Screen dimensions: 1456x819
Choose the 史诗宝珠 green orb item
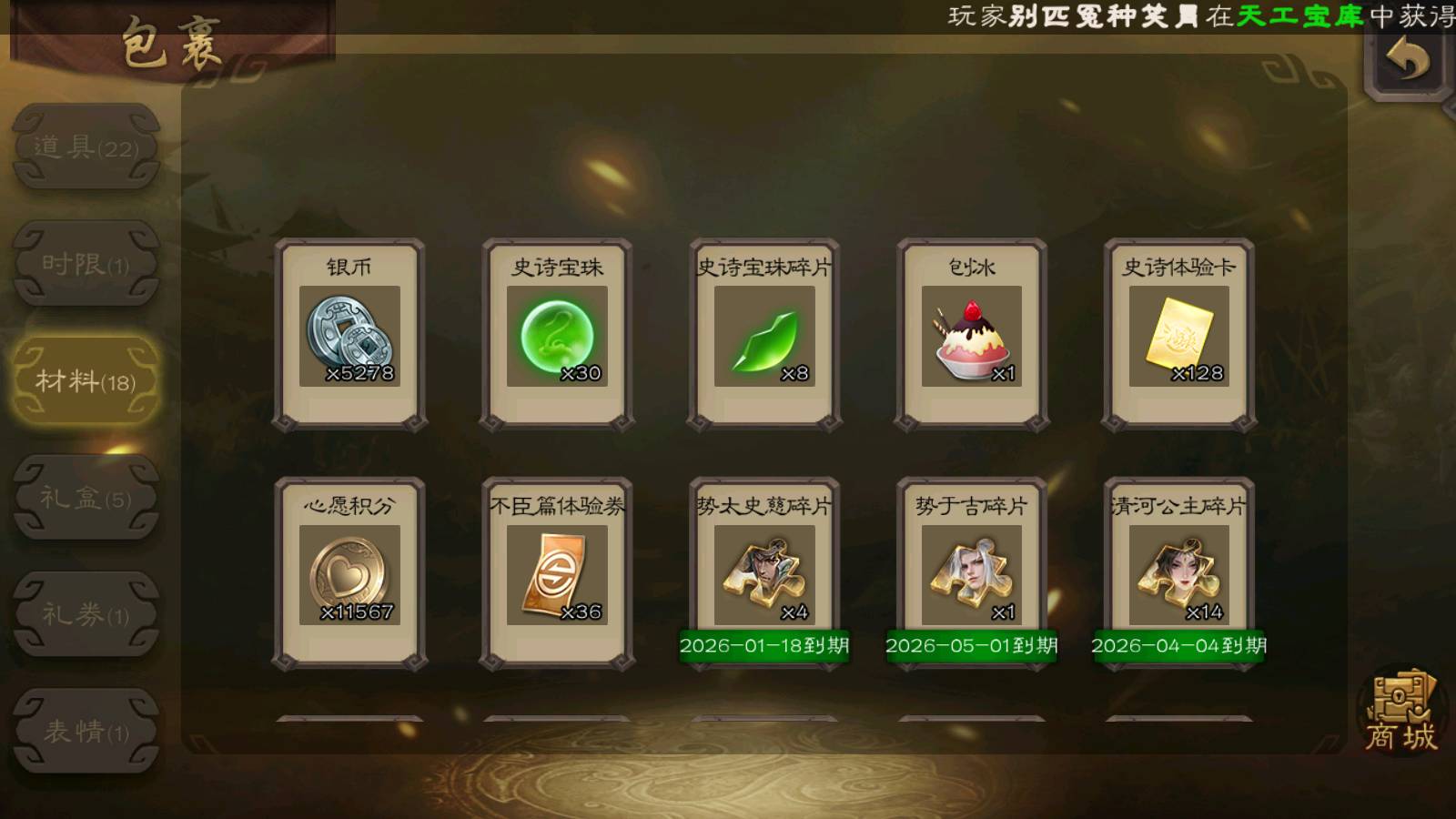click(x=557, y=335)
